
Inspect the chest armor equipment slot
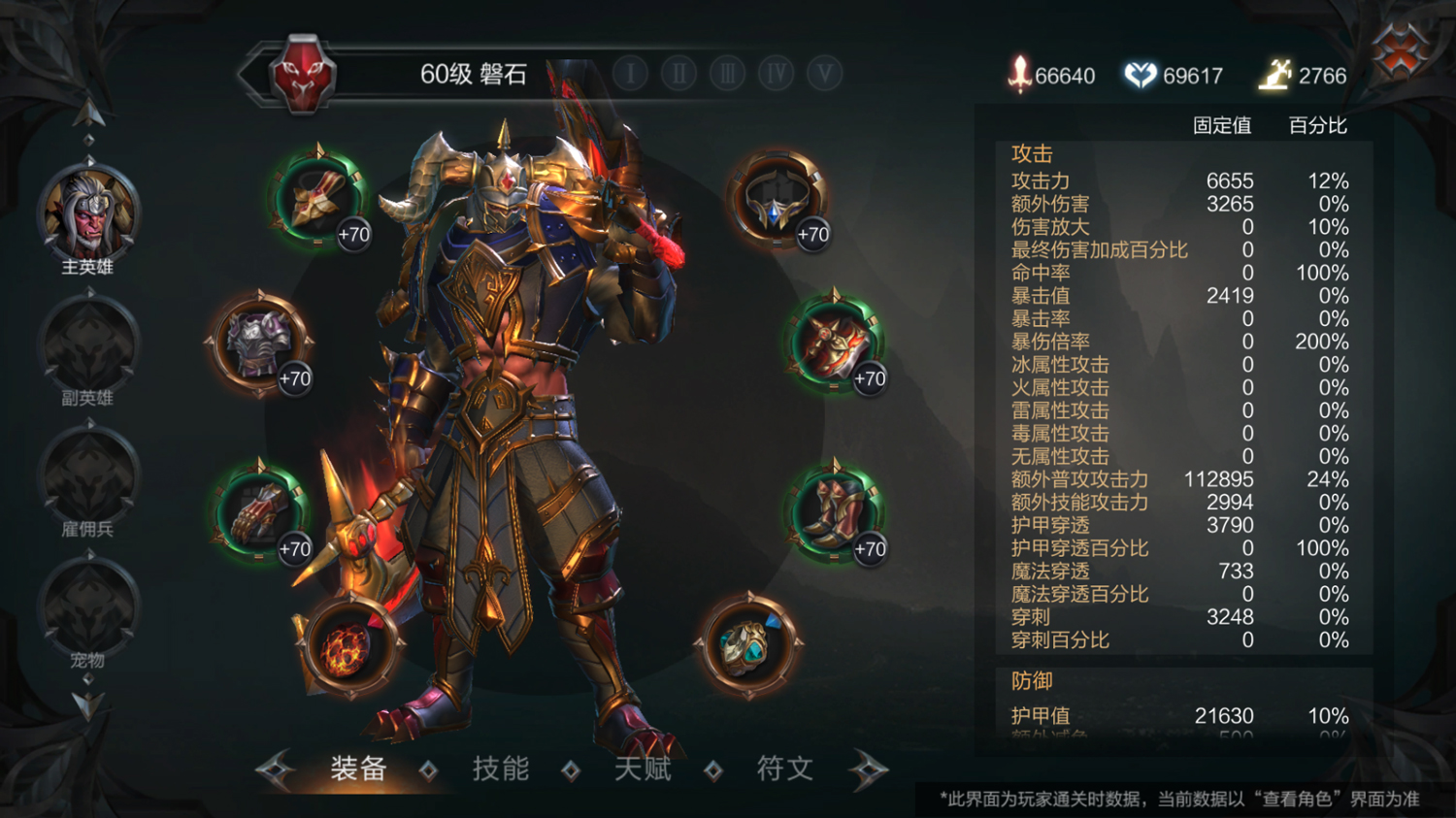tap(259, 344)
